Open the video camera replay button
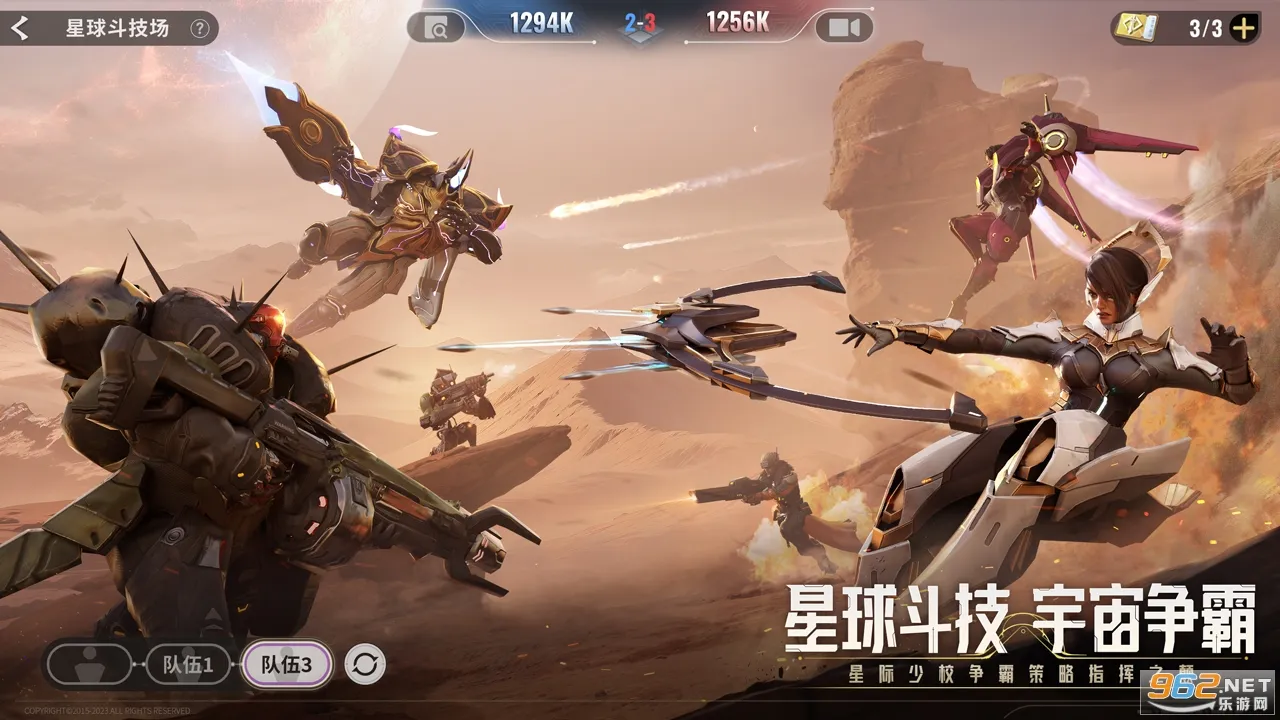 click(x=843, y=28)
